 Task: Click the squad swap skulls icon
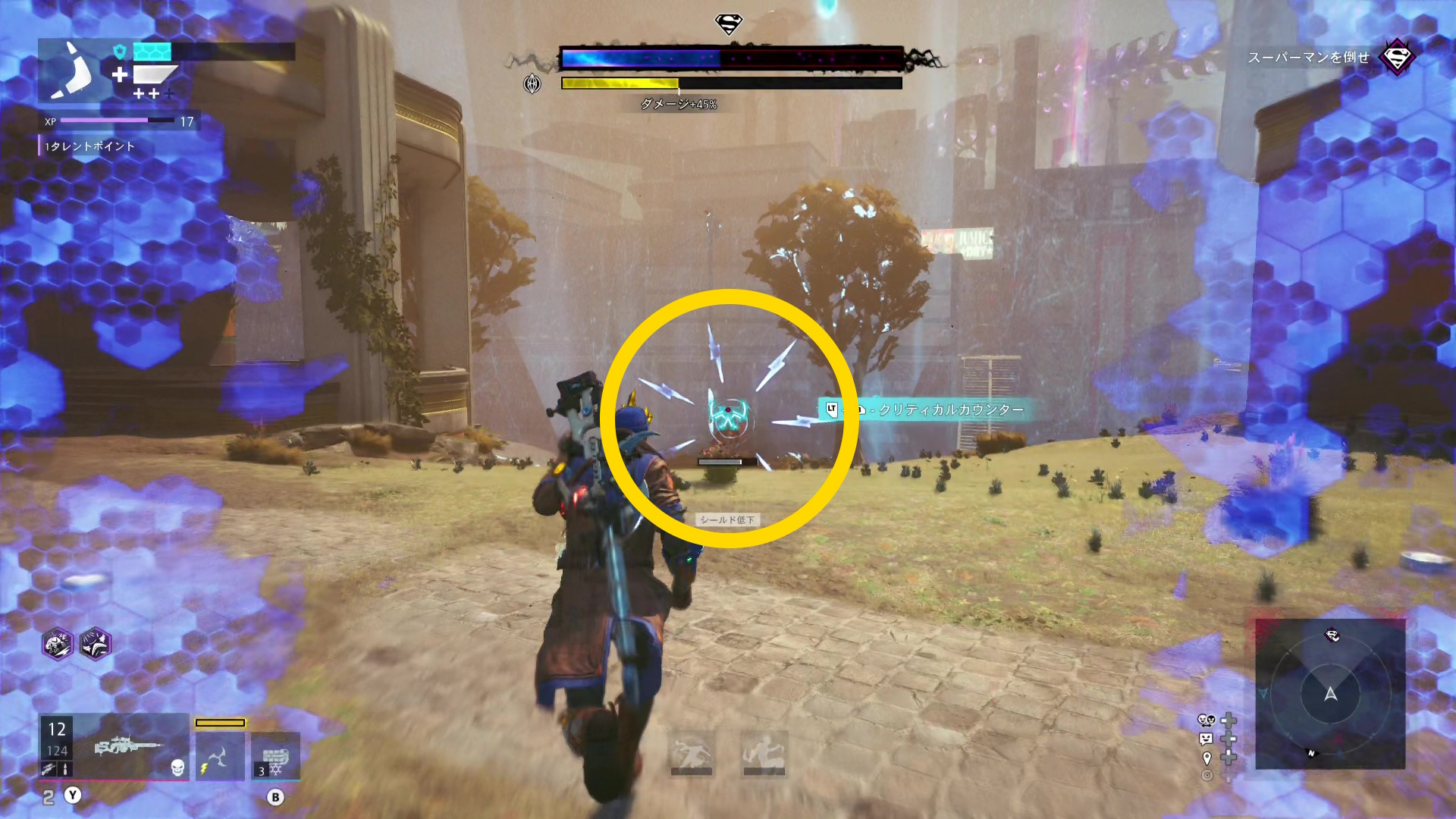[x=1206, y=720]
